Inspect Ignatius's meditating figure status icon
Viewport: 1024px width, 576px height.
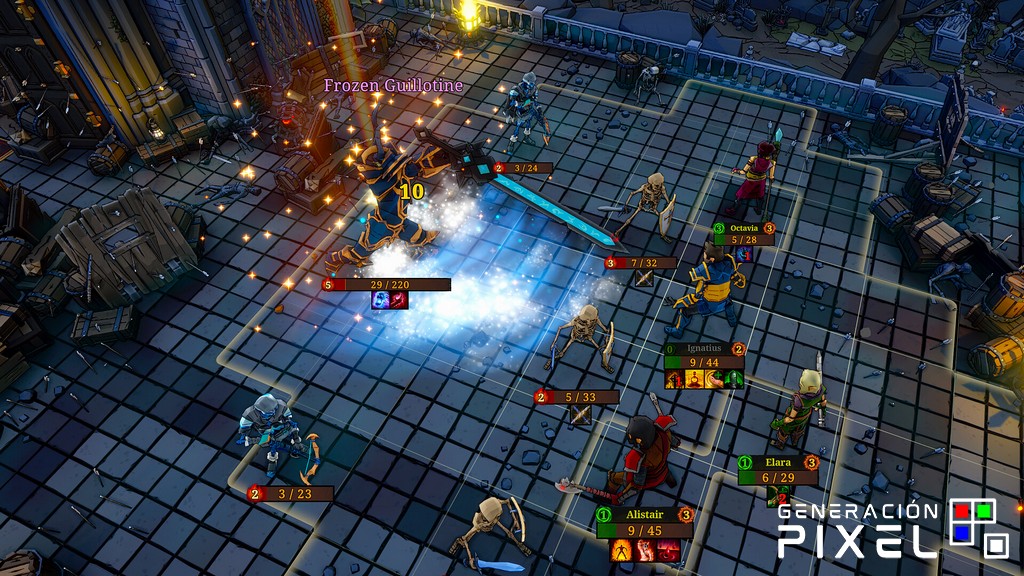click(694, 379)
